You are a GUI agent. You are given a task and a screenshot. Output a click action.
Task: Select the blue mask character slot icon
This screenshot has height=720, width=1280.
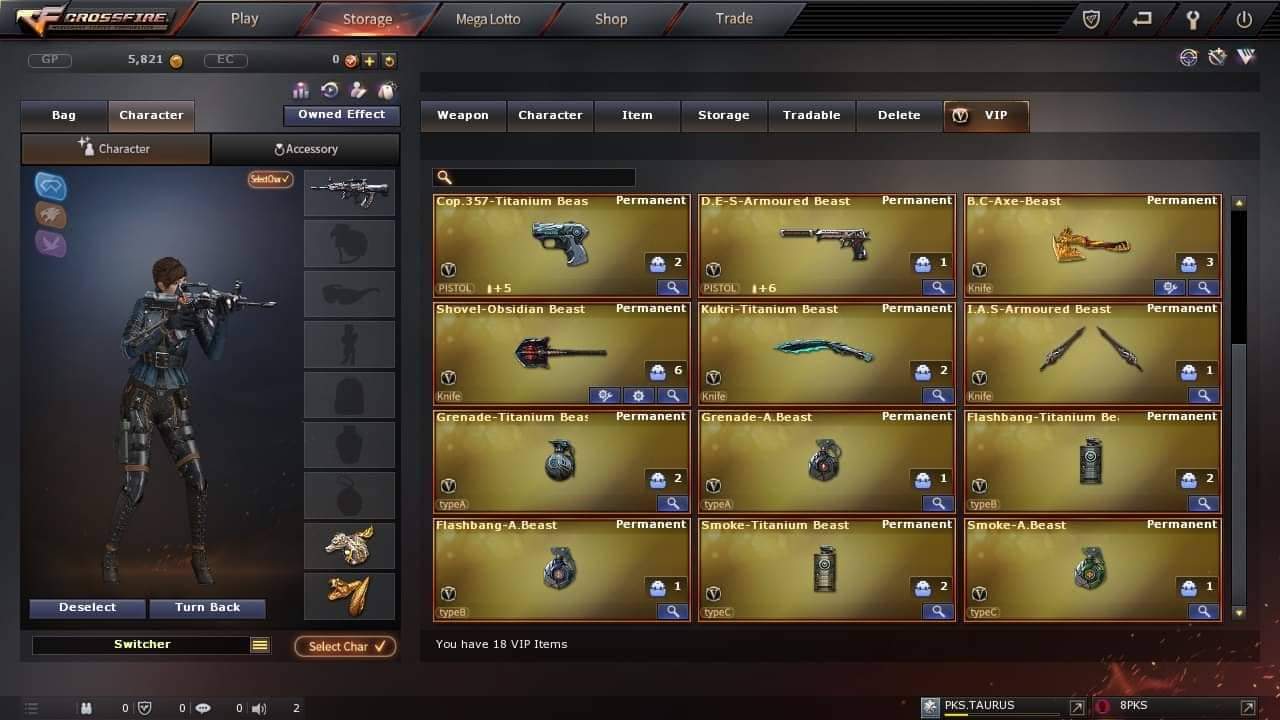[50, 186]
